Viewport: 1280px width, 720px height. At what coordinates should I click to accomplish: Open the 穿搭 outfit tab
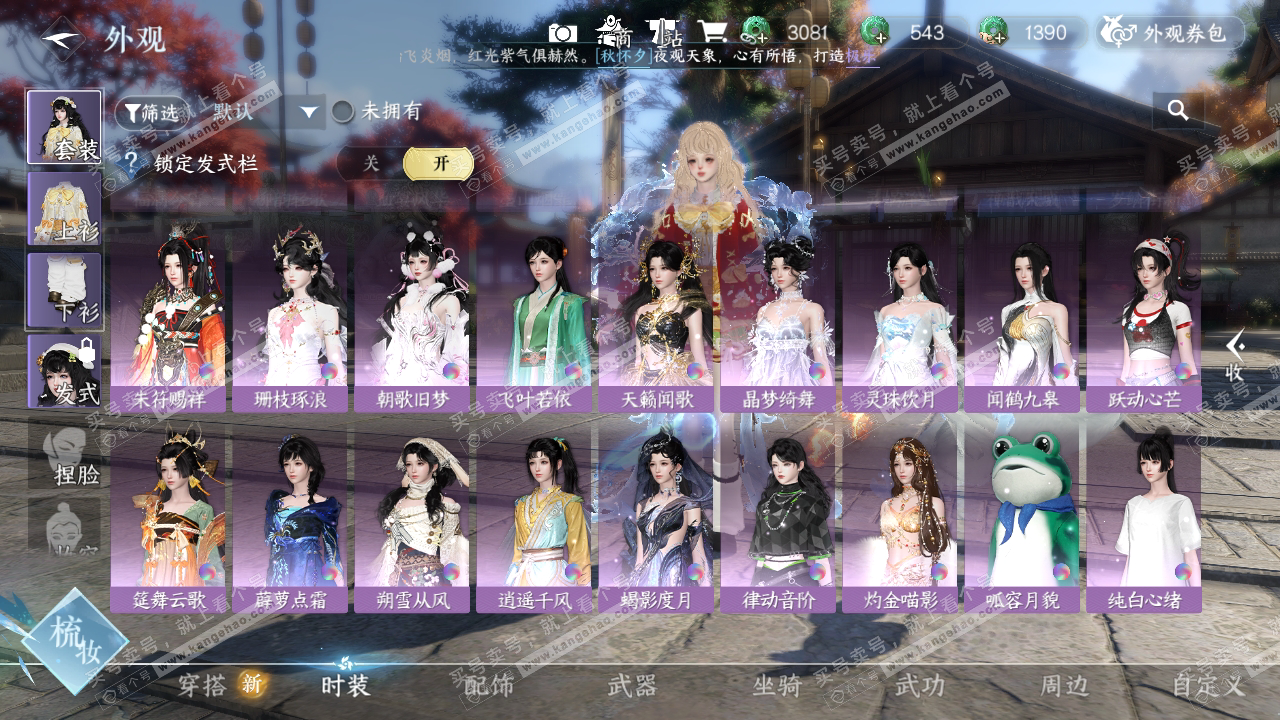203,685
